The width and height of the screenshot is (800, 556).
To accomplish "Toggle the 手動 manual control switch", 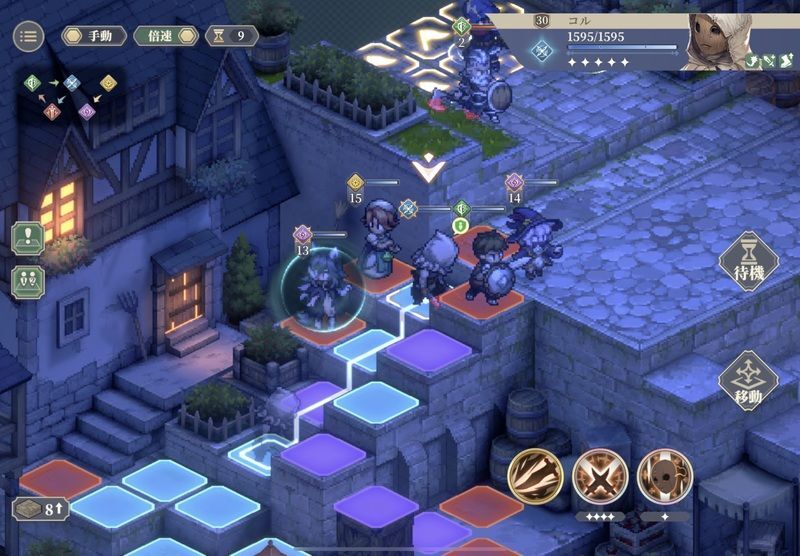I will point(93,36).
